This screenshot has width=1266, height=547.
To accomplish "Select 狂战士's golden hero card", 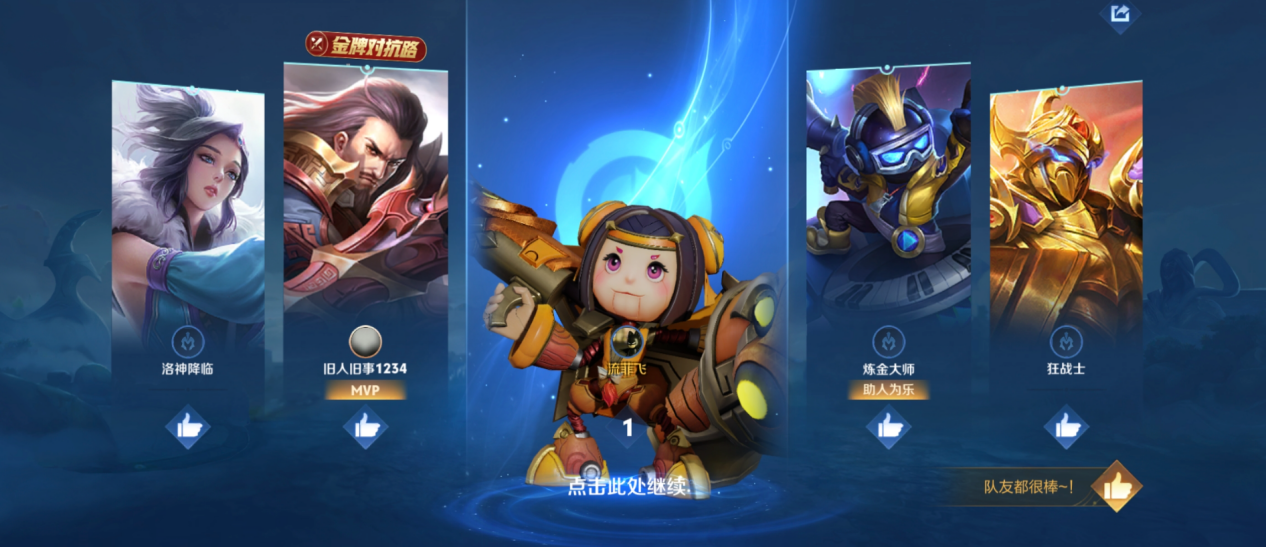I will click(1066, 210).
